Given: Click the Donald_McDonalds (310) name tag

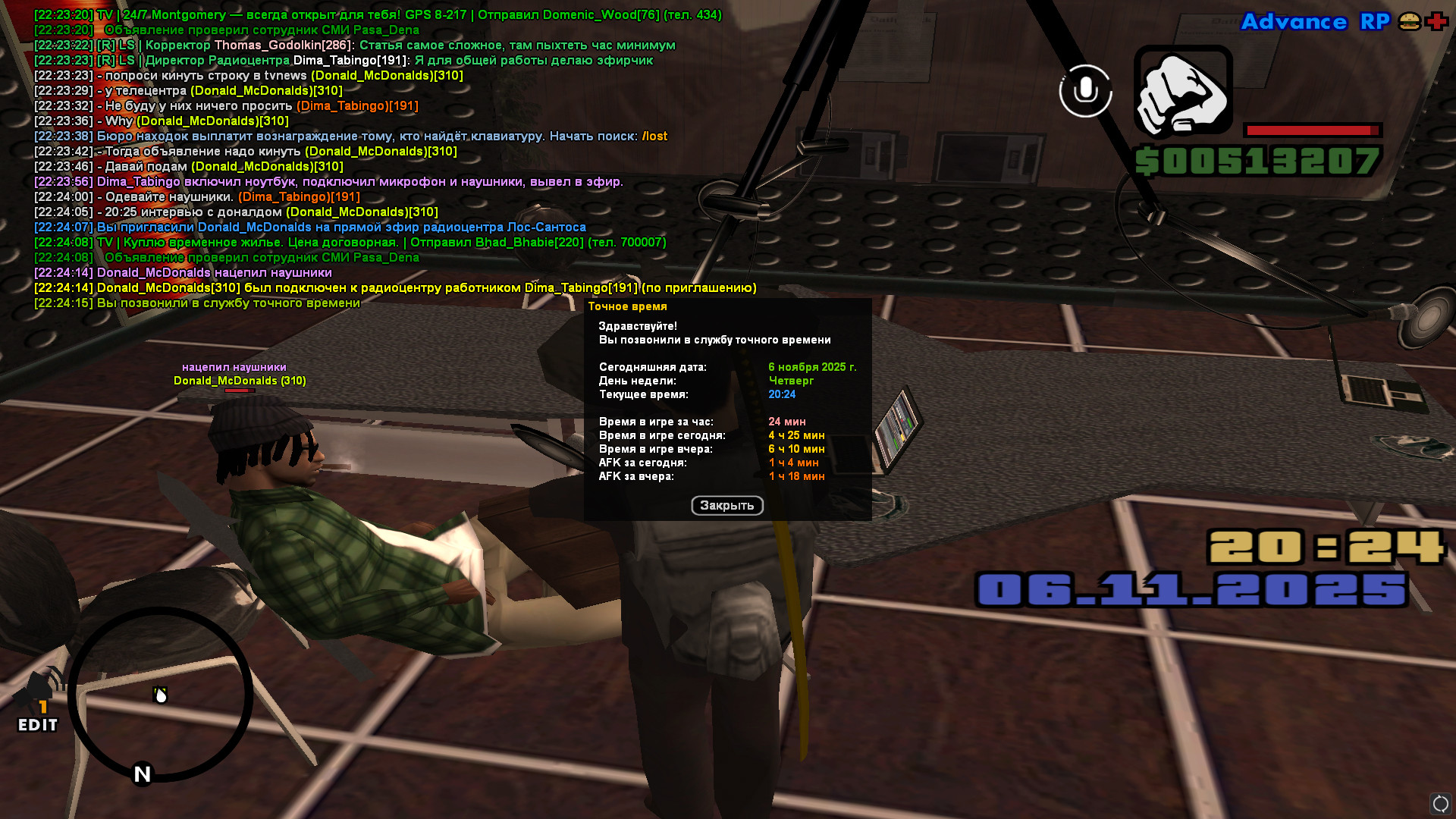Looking at the screenshot, I should [239, 380].
